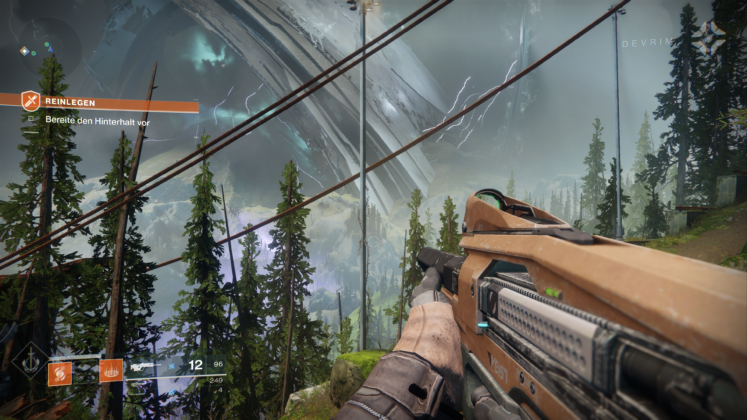Viewport: 747px width, 420px height.
Task: Select the Reinlegen quest banner
Action: 110,101
